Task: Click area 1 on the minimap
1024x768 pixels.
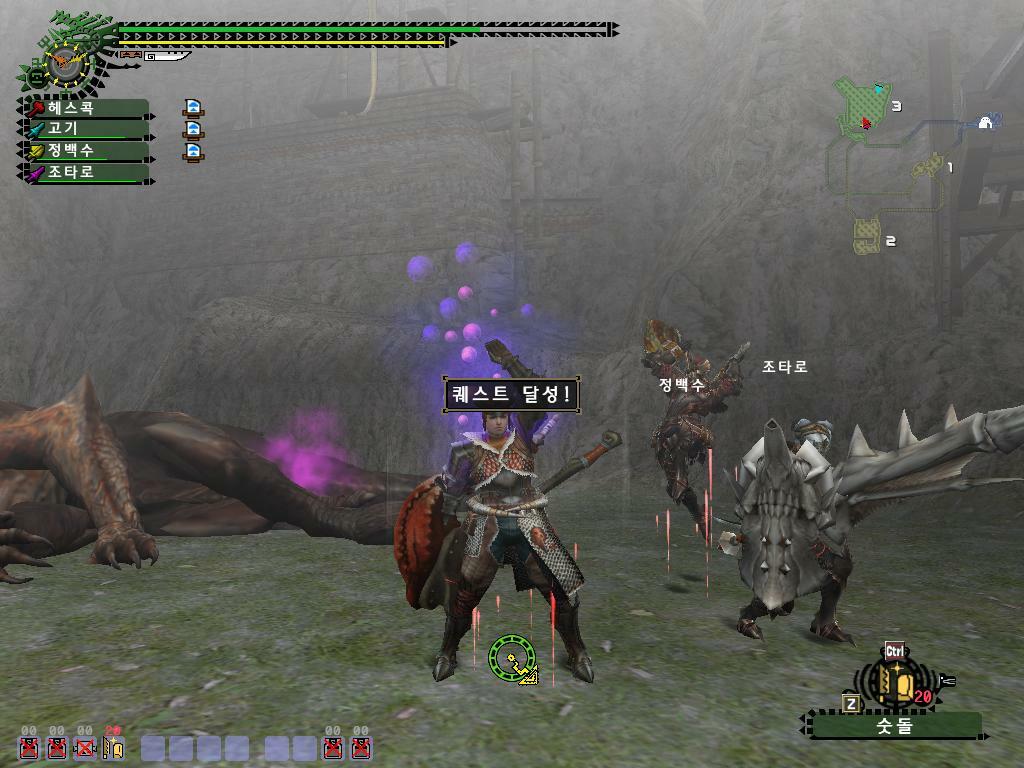Action: tap(929, 165)
